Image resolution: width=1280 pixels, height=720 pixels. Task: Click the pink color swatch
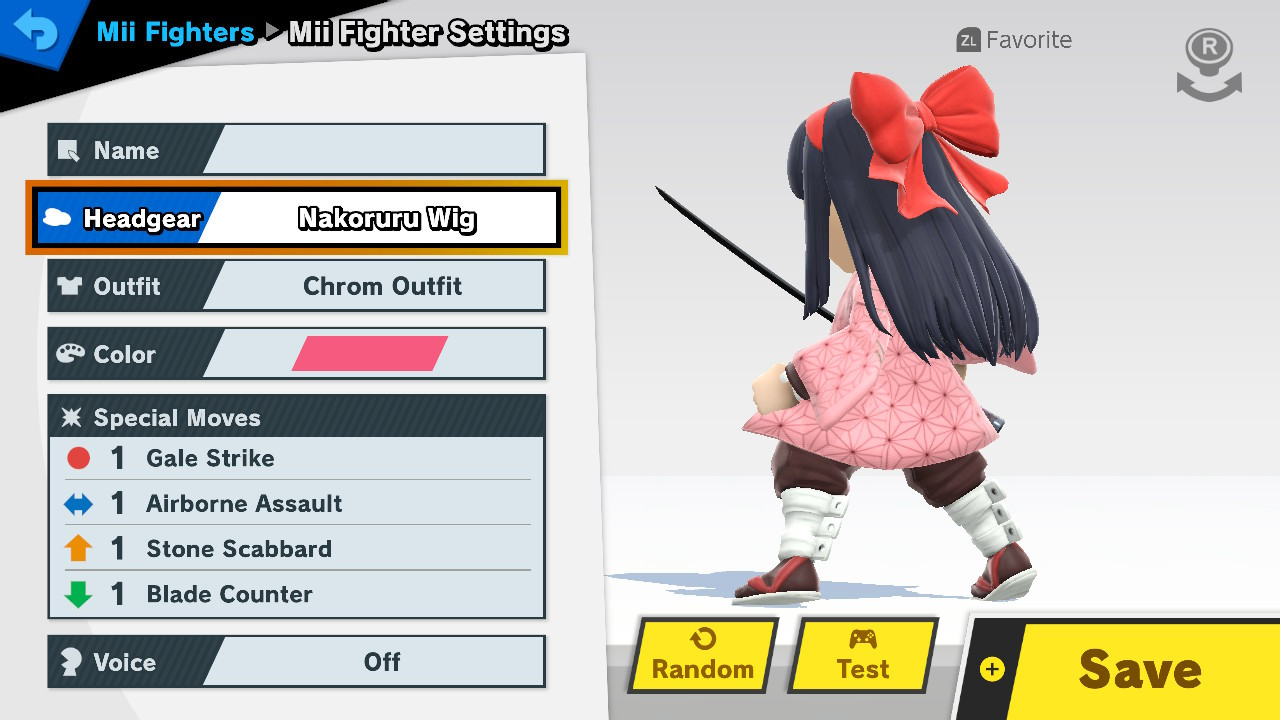point(373,352)
